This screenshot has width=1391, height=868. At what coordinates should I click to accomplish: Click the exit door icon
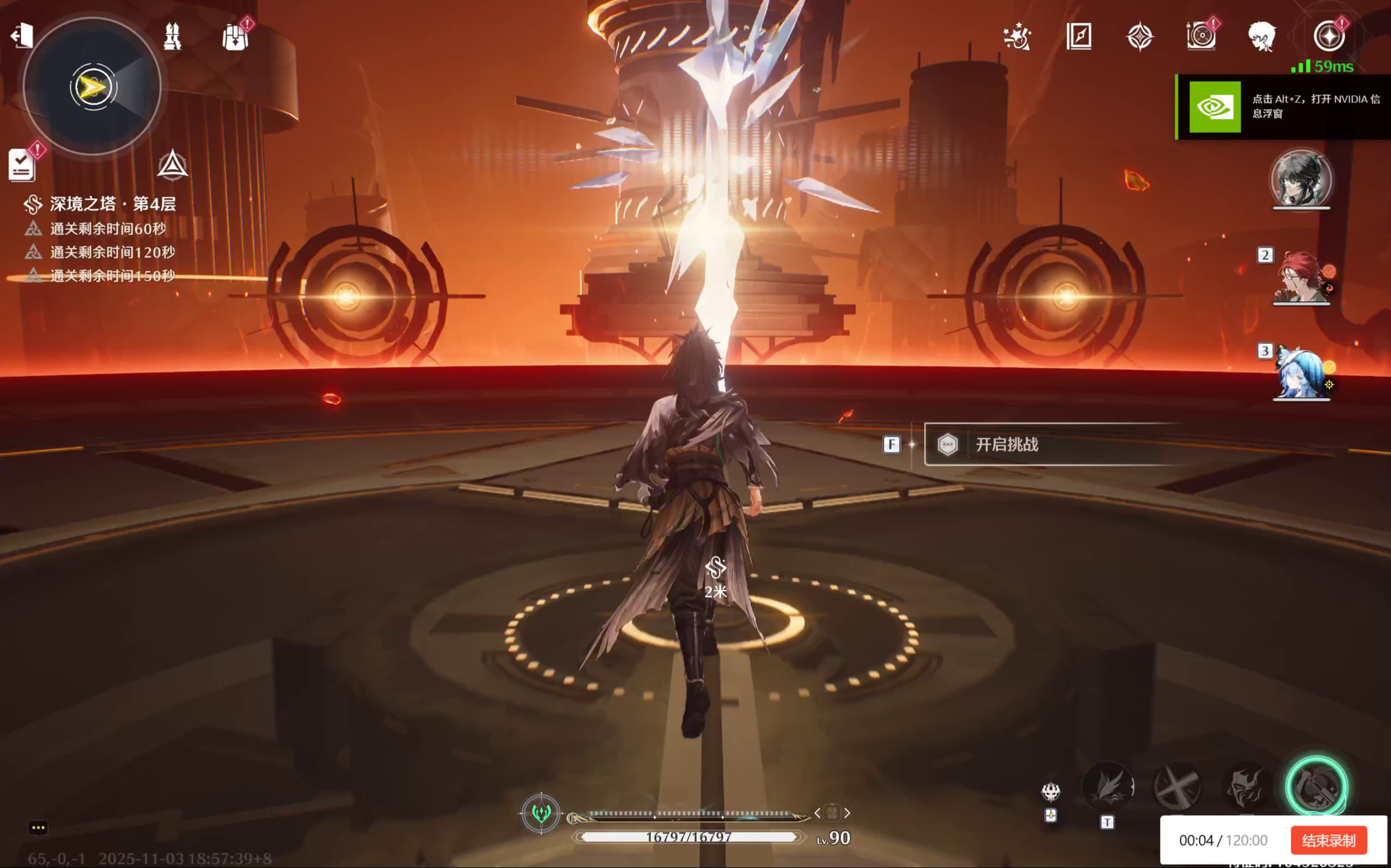[x=22, y=35]
